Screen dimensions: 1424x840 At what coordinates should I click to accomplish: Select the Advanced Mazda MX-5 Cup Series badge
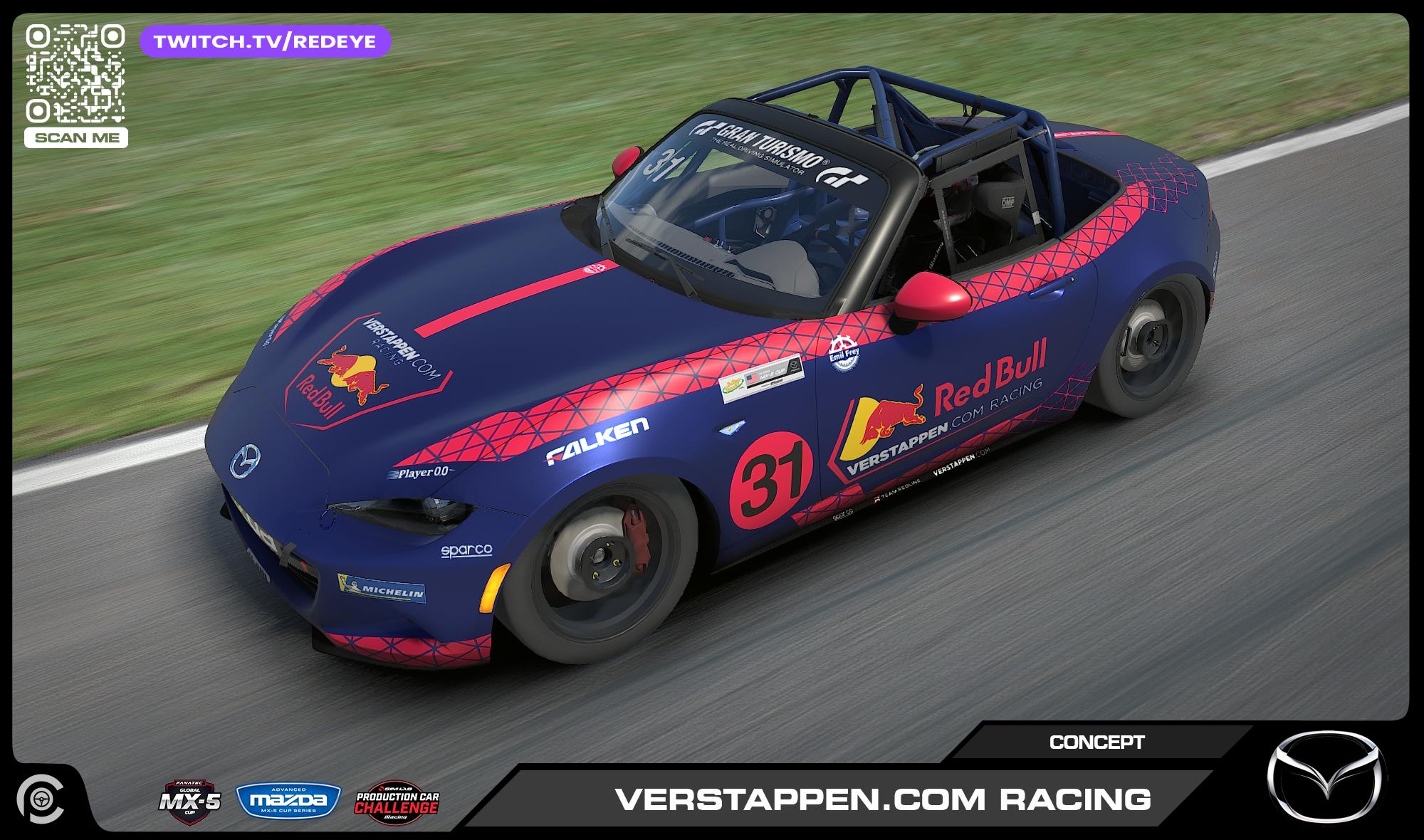(x=288, y=800)
